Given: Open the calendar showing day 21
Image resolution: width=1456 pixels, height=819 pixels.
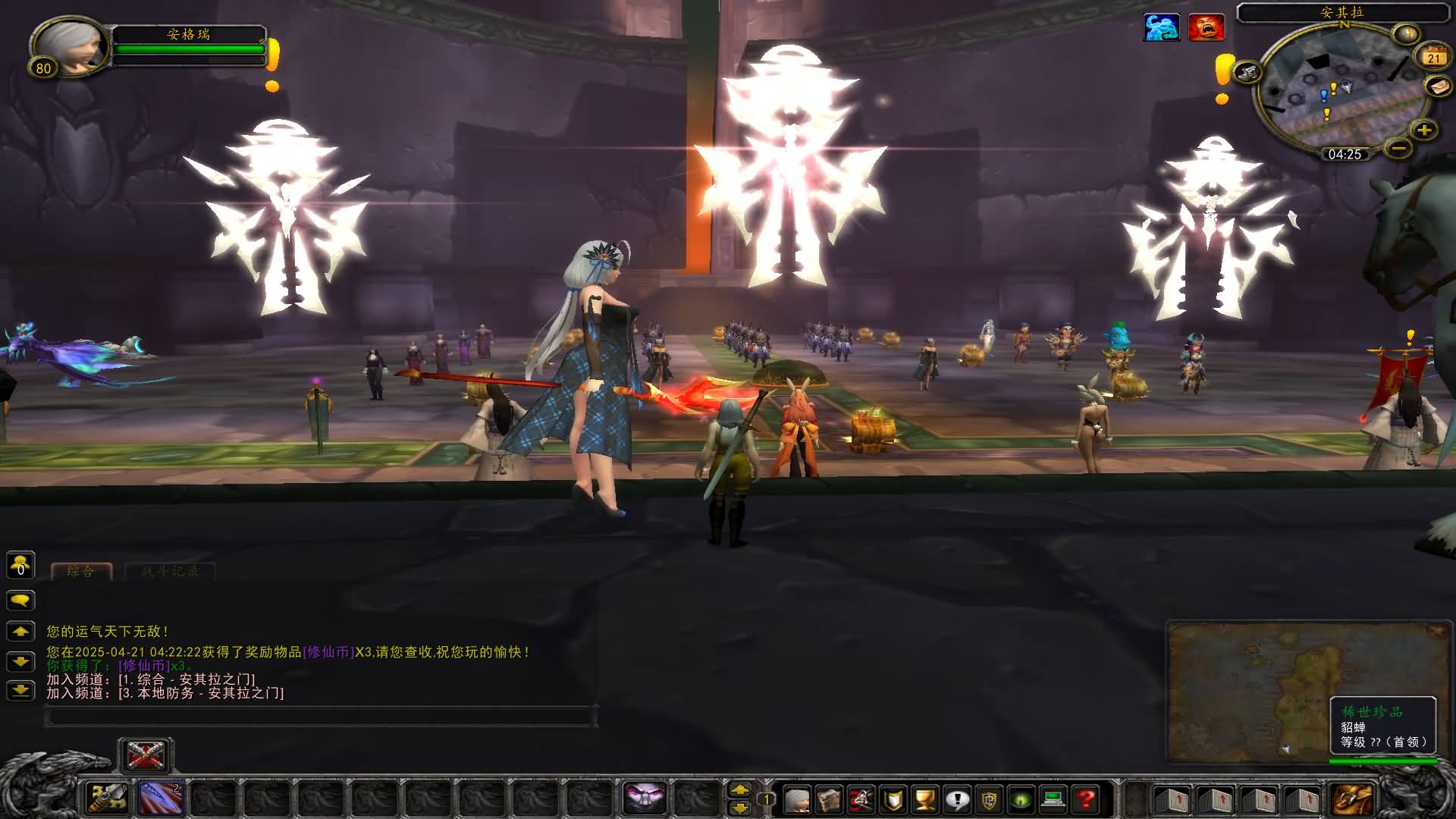Looking at the screenshot, I should click(x=1432, y=57).
